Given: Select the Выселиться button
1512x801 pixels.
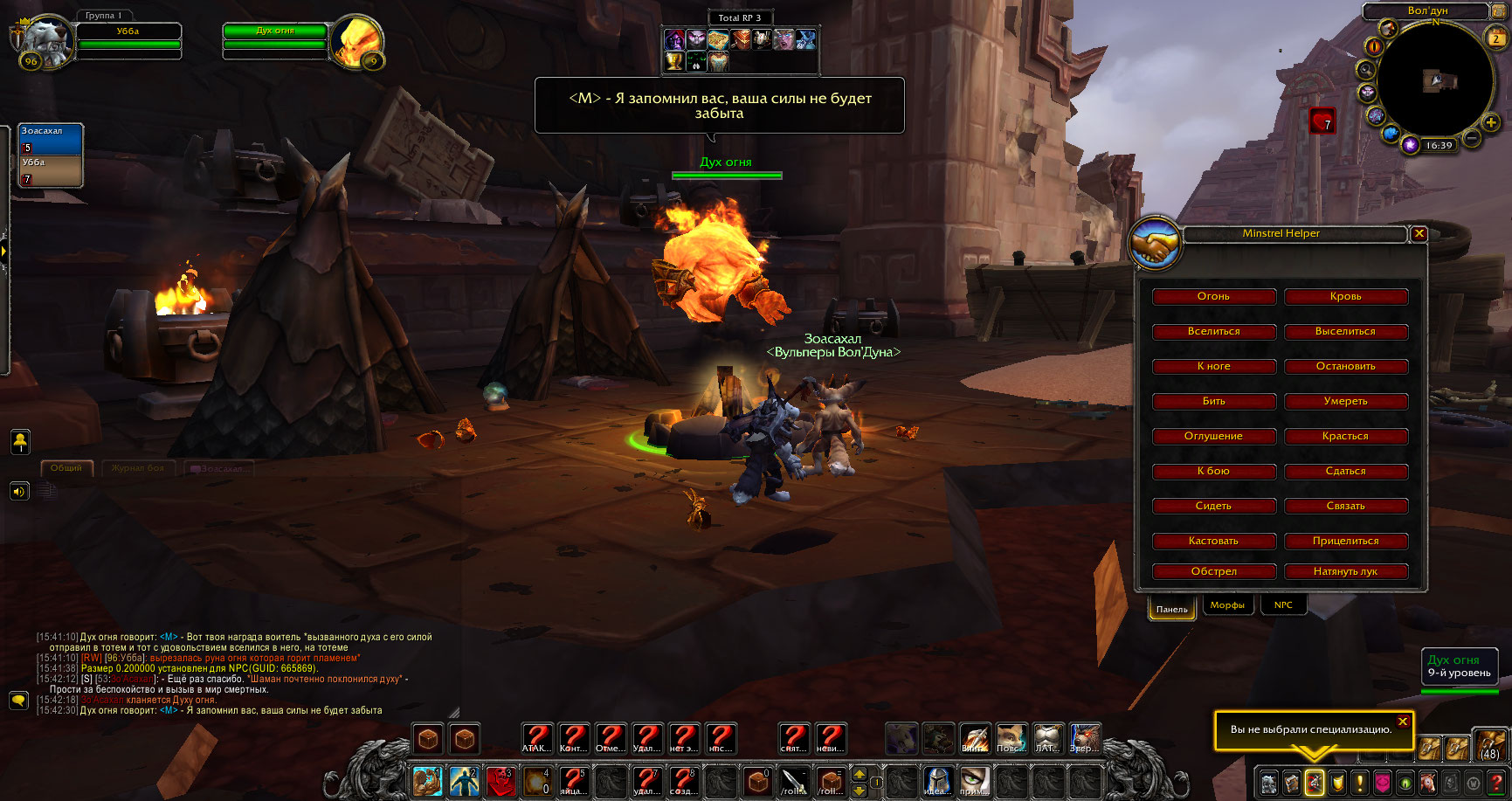Looking at the screenshot, I should [1345, 332].
